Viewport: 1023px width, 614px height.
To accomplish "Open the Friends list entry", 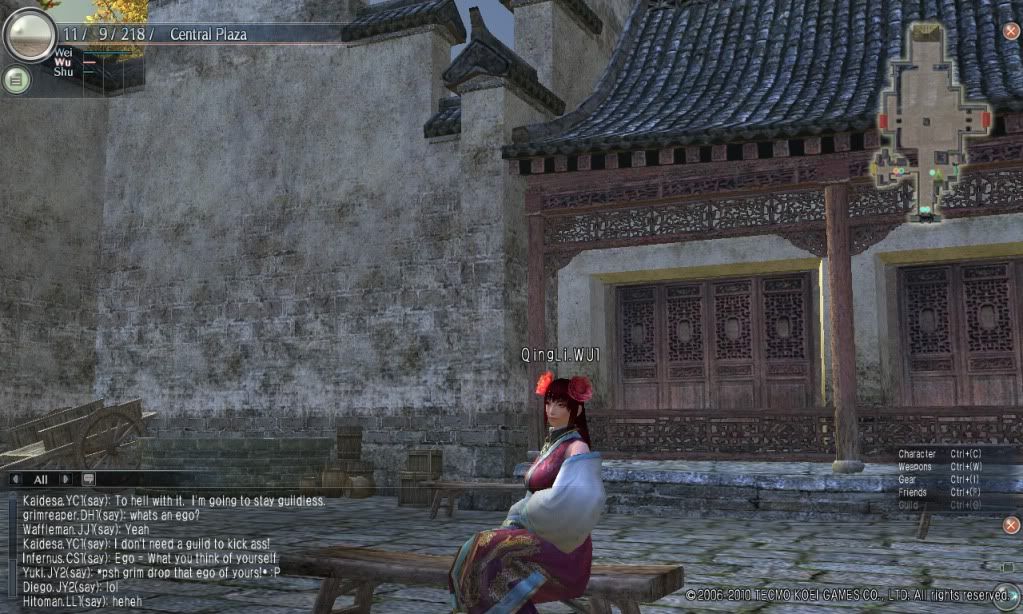I will click(x=912, y=493).
